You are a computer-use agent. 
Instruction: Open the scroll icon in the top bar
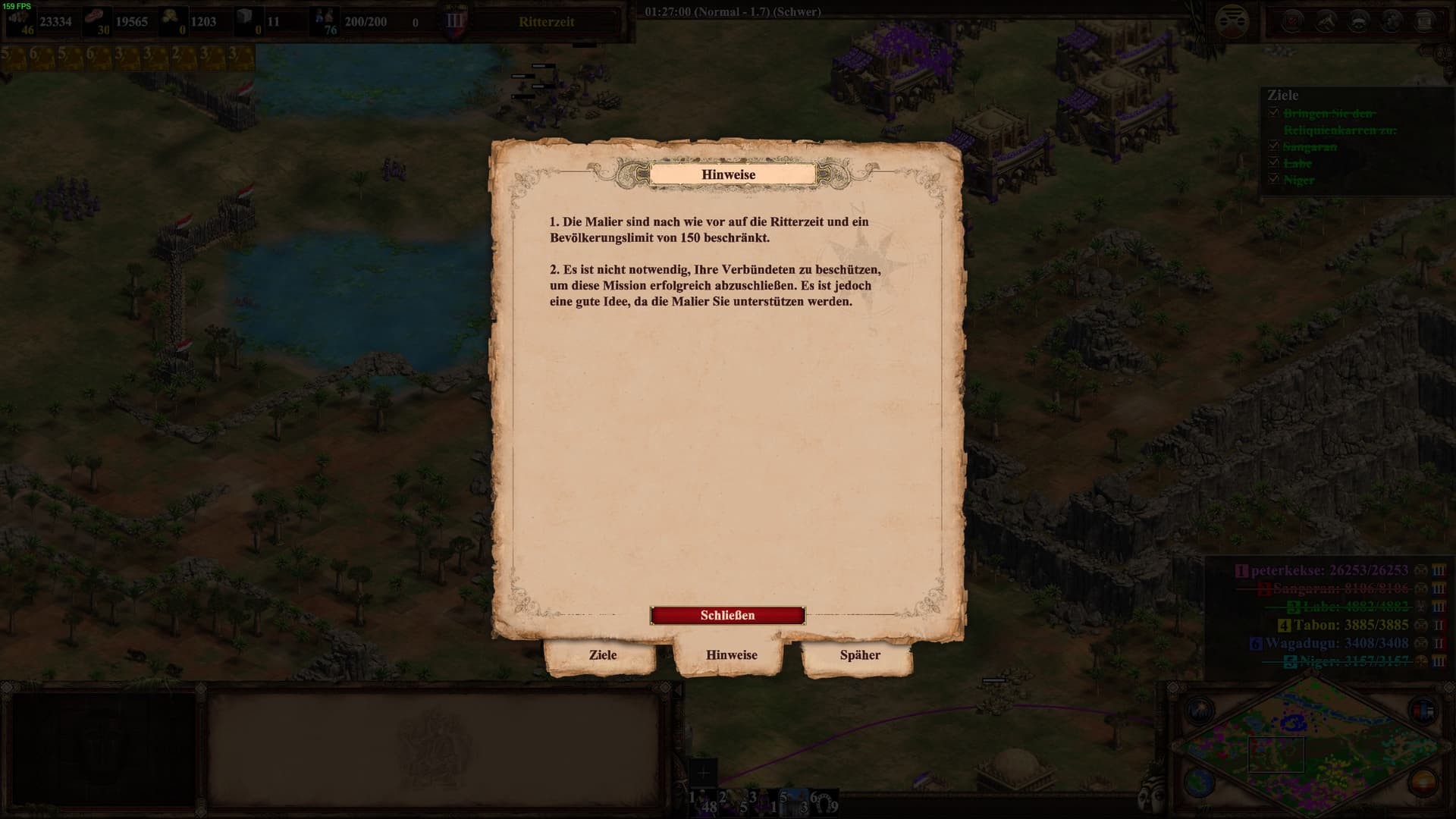(1424, 21)
